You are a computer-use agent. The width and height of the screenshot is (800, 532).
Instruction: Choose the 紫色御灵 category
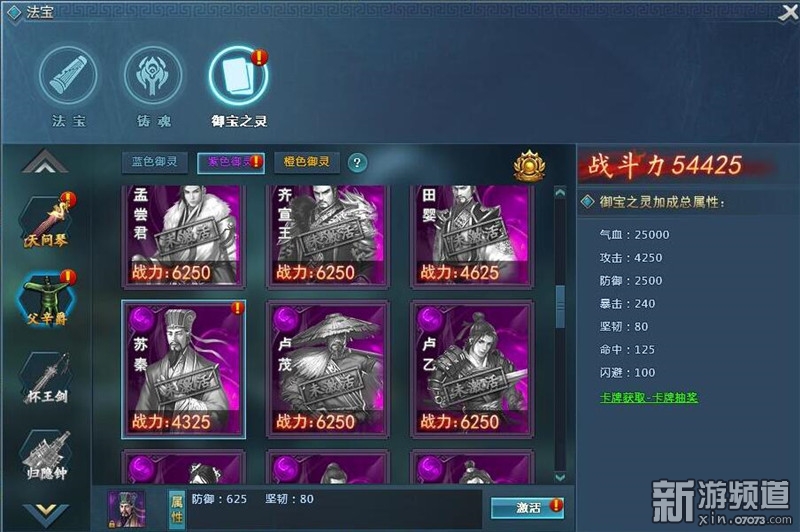230,162
